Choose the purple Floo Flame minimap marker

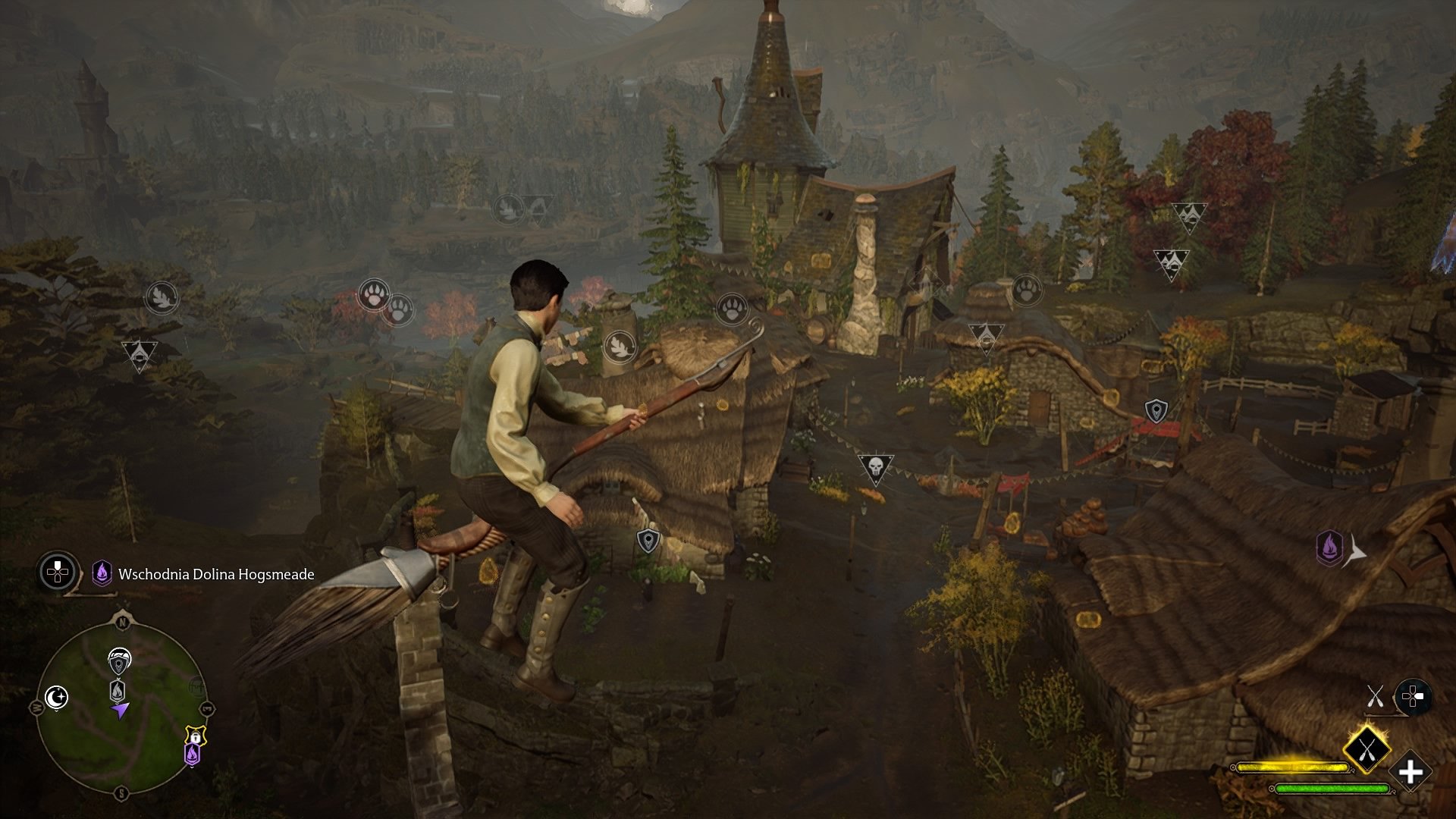(193, 754)
